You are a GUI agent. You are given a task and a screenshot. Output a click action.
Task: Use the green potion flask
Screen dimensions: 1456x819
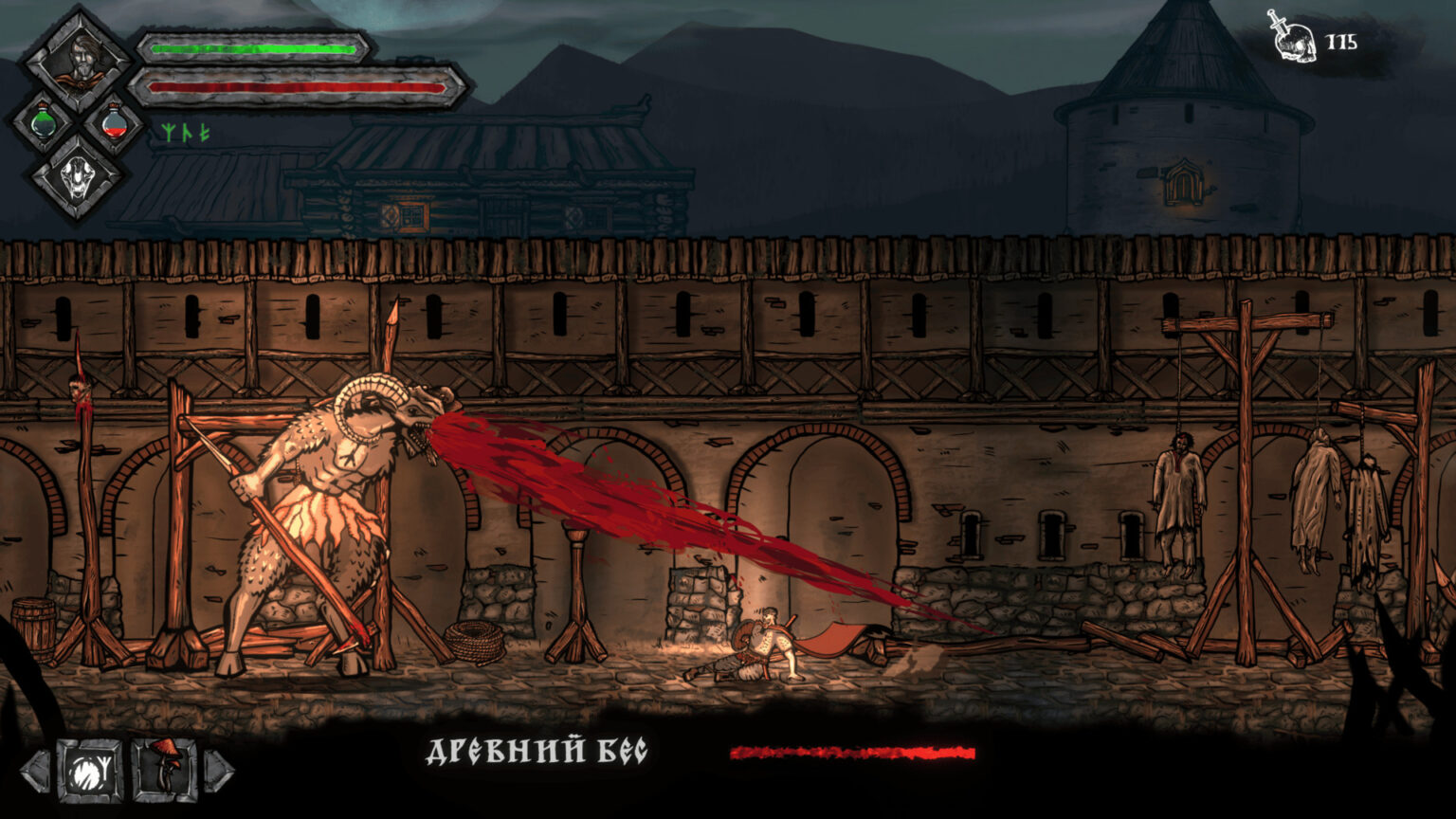tap(43, 123)
